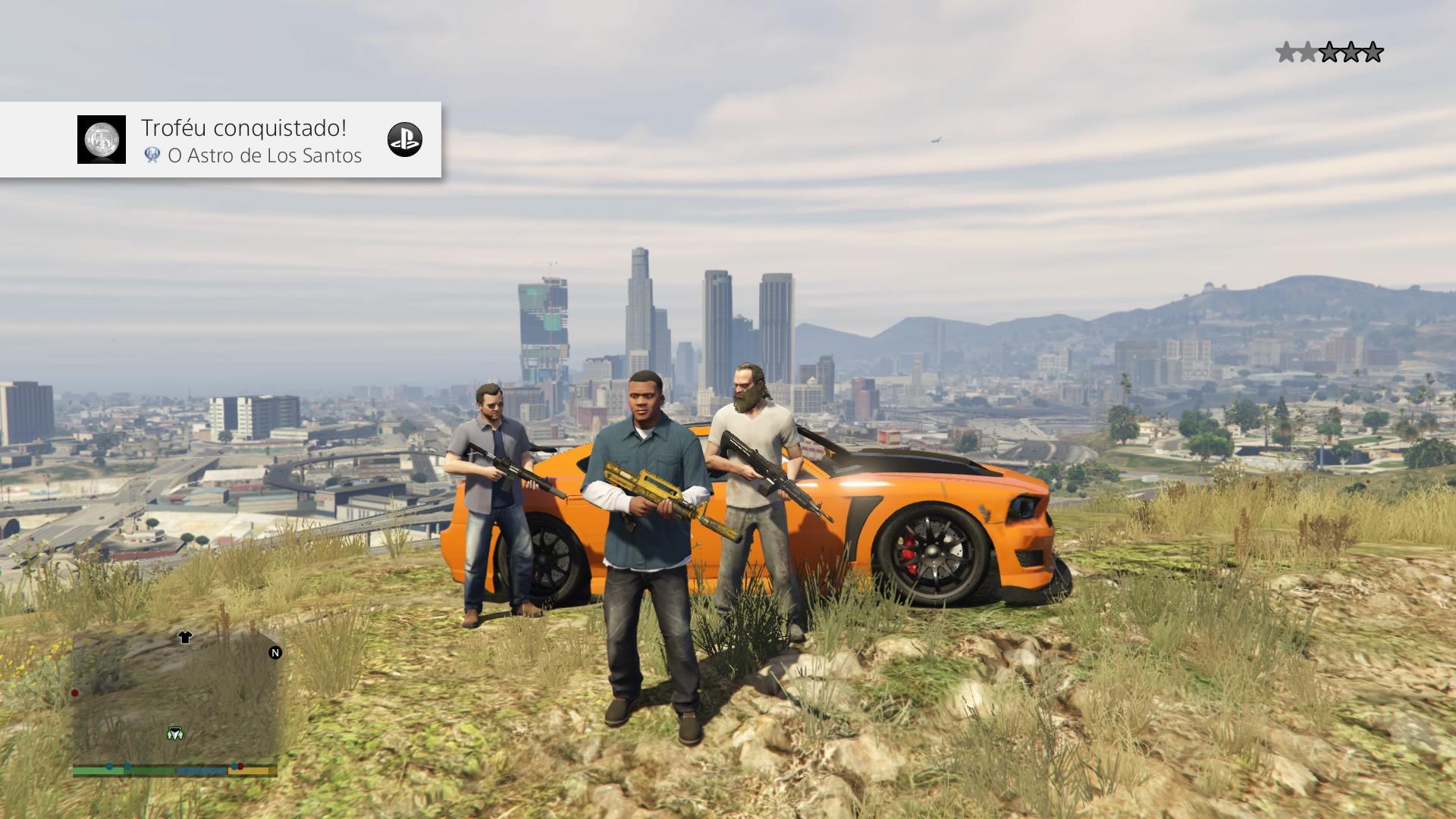The width and height of the screenshot is (1456, 819).
Task: Select the player arrow marker on the minimap
Action: [x=175, y=733]
